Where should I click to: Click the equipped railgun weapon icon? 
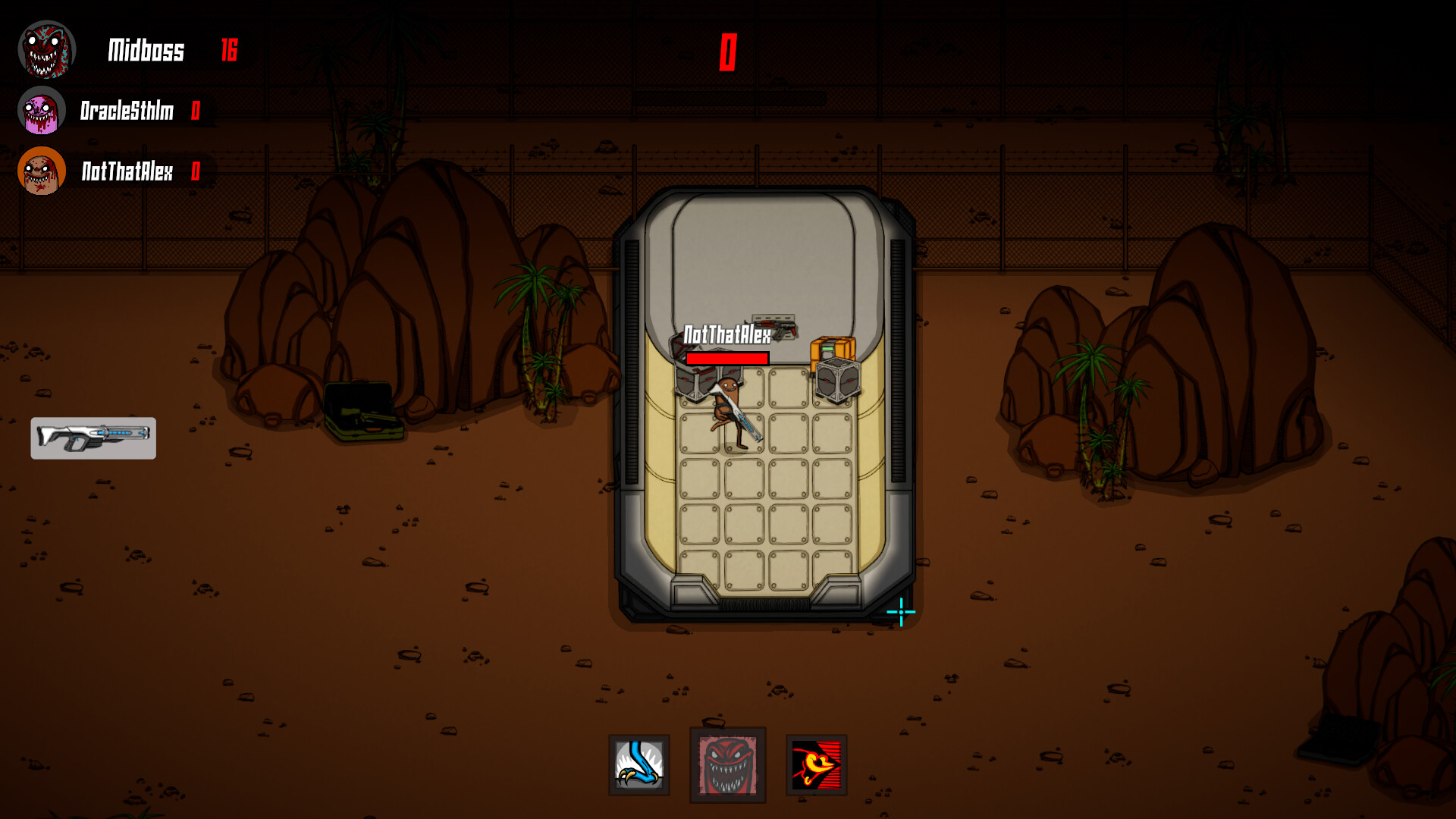click(93, 438)
